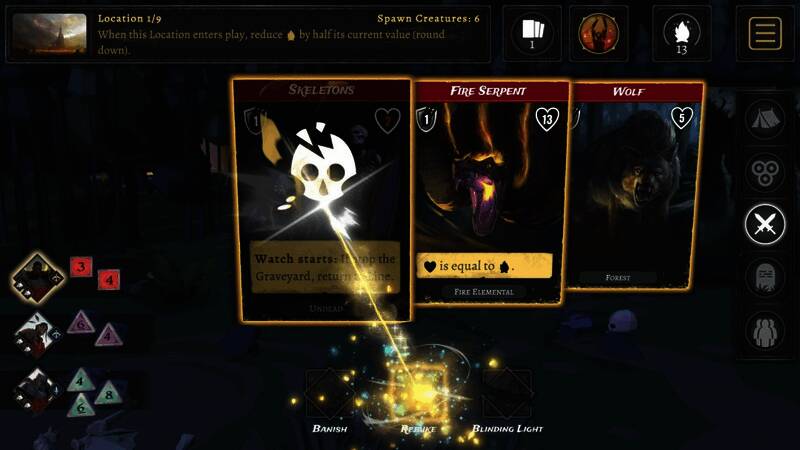This screenshot has width=800, height=450.
Task: Show the party figures tab
Action: point(765,330)
